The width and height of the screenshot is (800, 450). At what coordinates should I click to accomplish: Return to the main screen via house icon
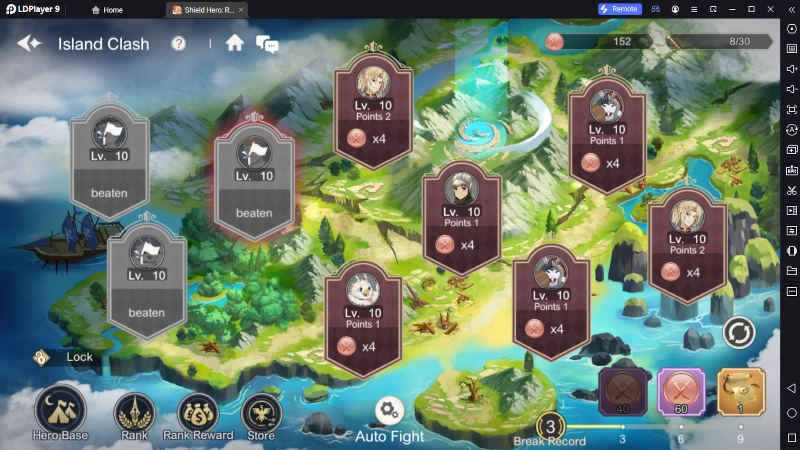point(235,43)
